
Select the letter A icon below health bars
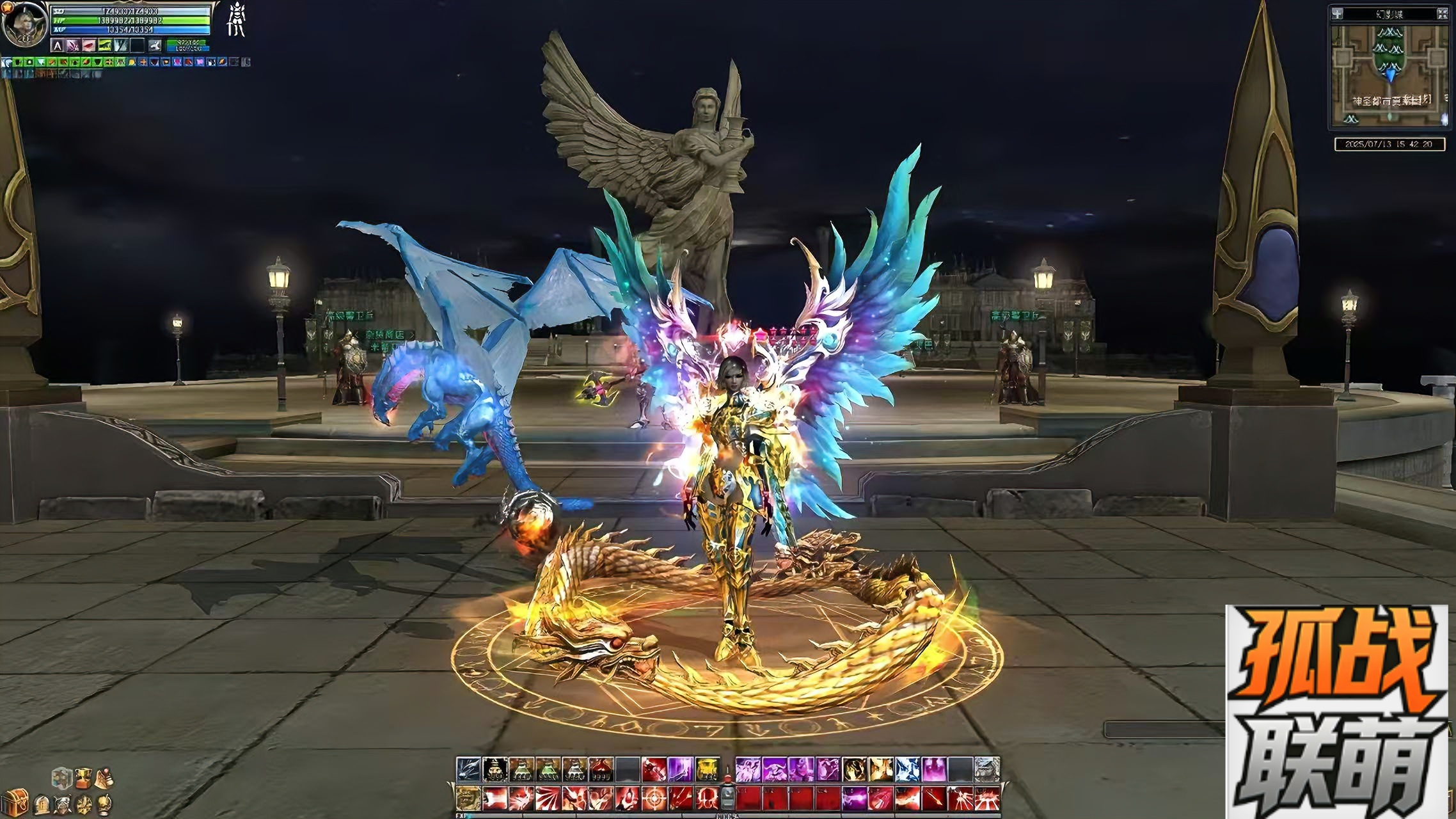(x=58, y=45)
